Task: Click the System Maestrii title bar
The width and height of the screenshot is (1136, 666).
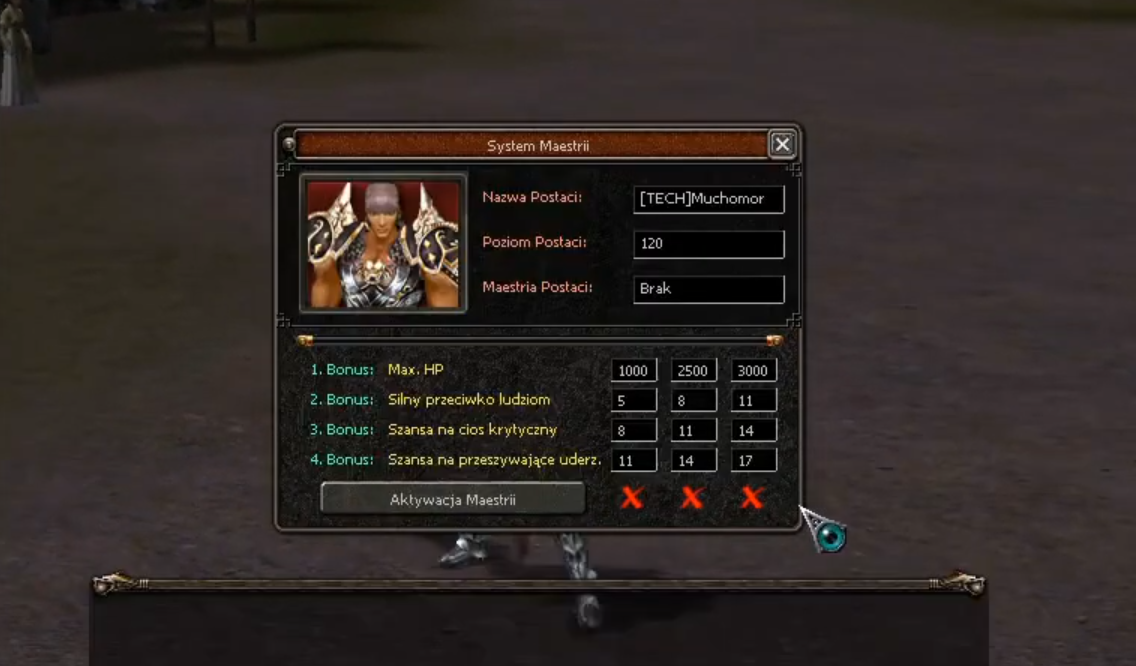Action: tap(536, 146)
